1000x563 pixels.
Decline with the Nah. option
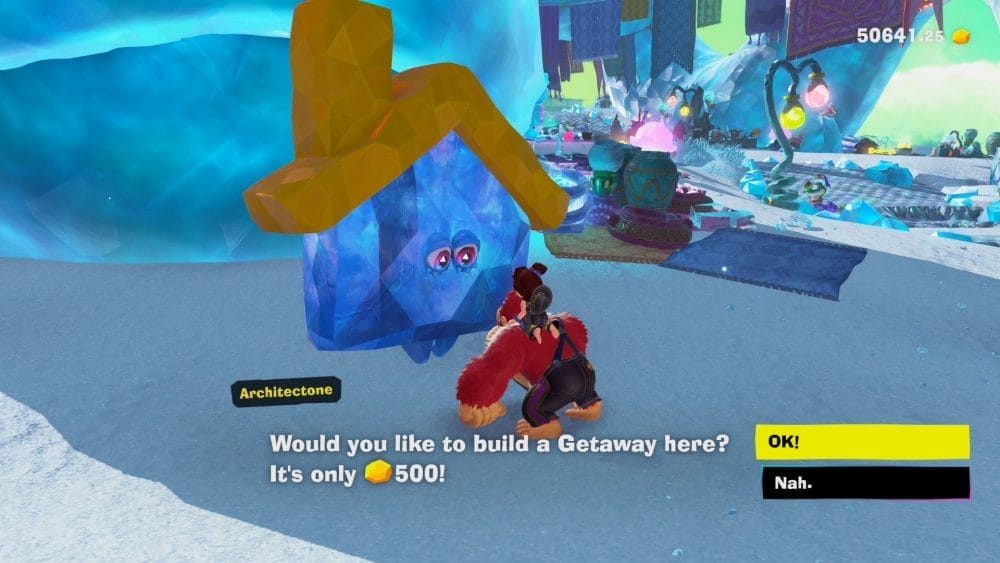tap(861, 484)
